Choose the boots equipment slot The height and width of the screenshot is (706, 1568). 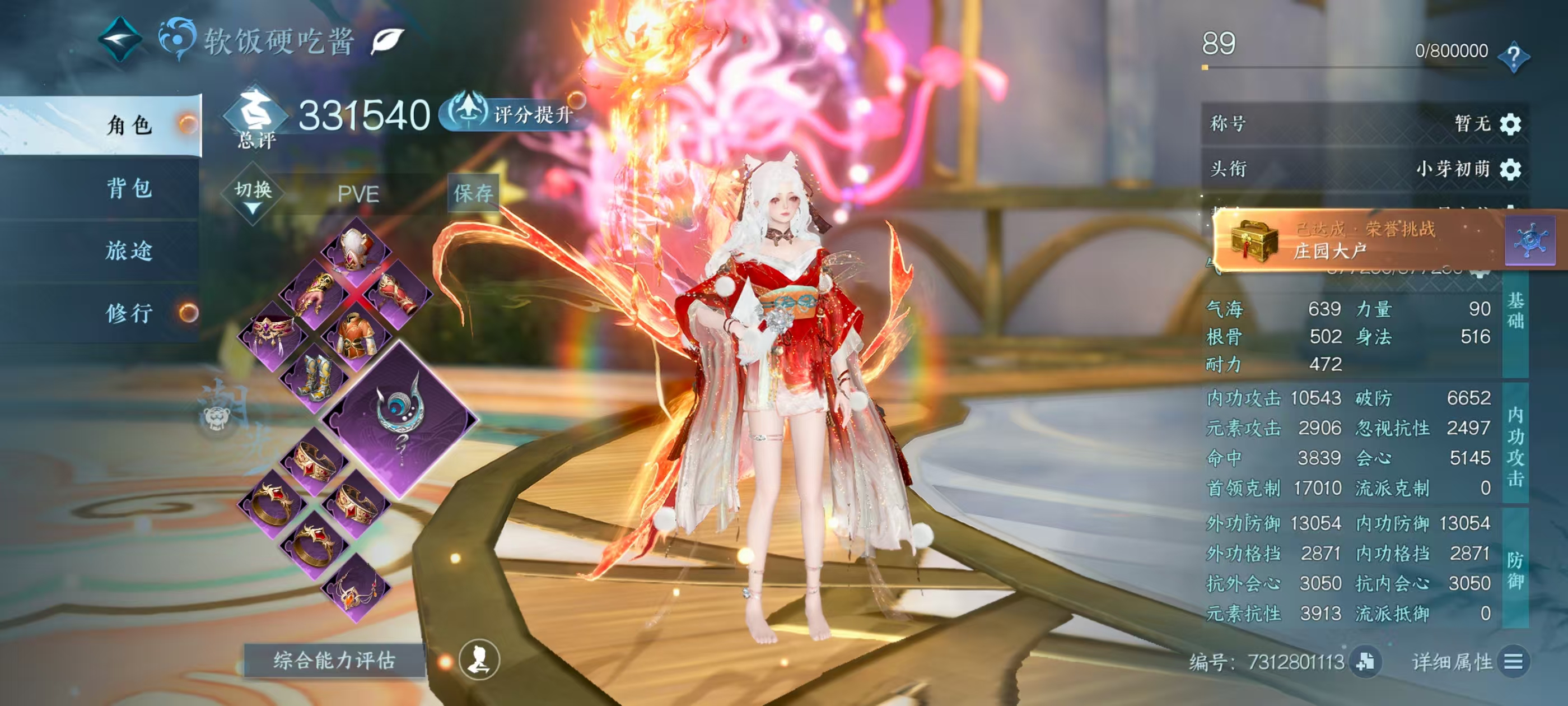coord(314,377)
